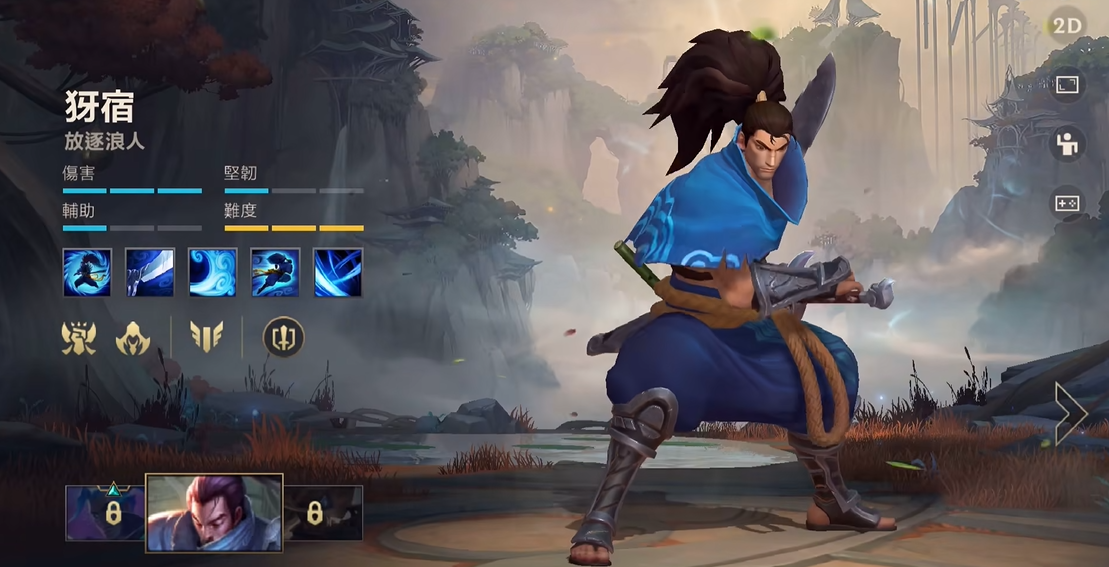Select the default Yasuo skin thumbnail
This screenshot has width=1109, height=567.
pos(214,513)
